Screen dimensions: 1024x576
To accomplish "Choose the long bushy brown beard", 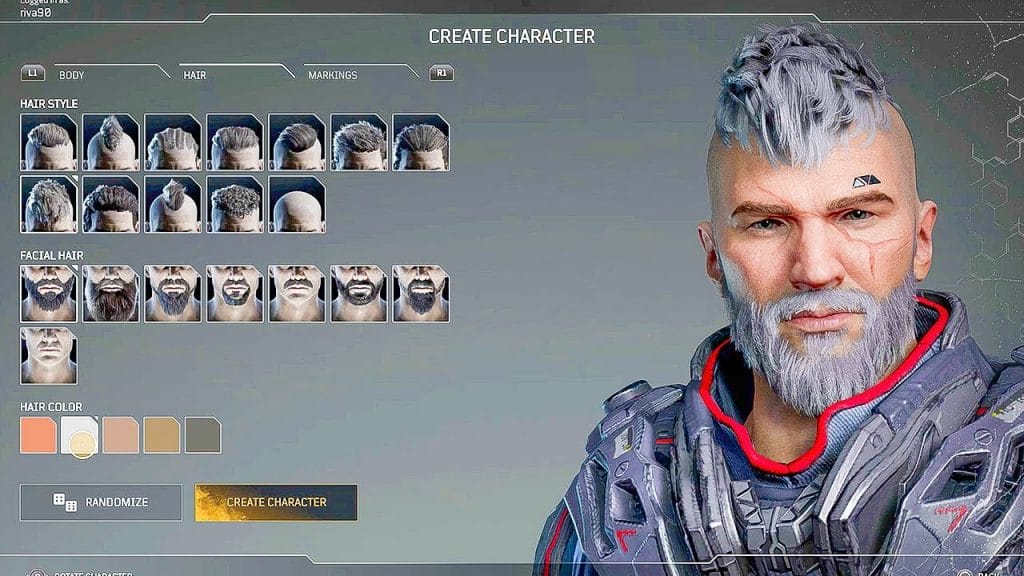I will [x=111, y=293].
